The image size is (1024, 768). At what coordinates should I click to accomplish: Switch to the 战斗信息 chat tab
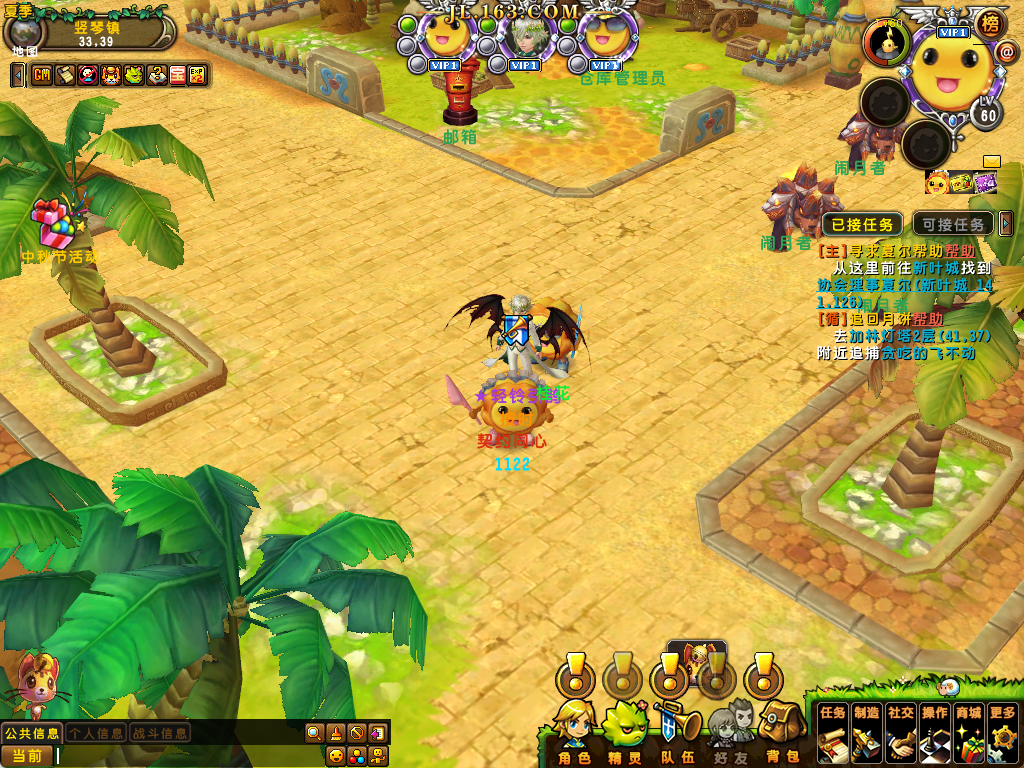tap(159, 733)
